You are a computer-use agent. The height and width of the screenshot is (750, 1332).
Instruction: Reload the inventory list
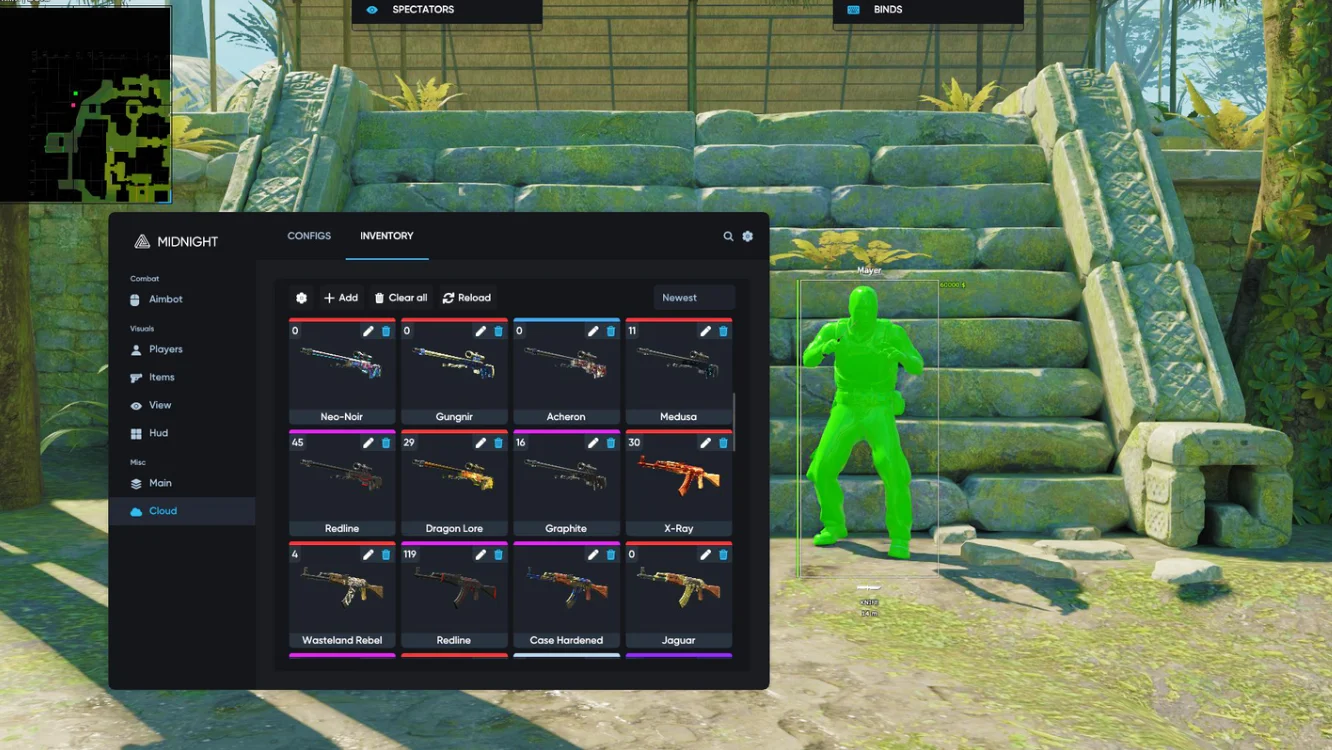tap(466, 298)
